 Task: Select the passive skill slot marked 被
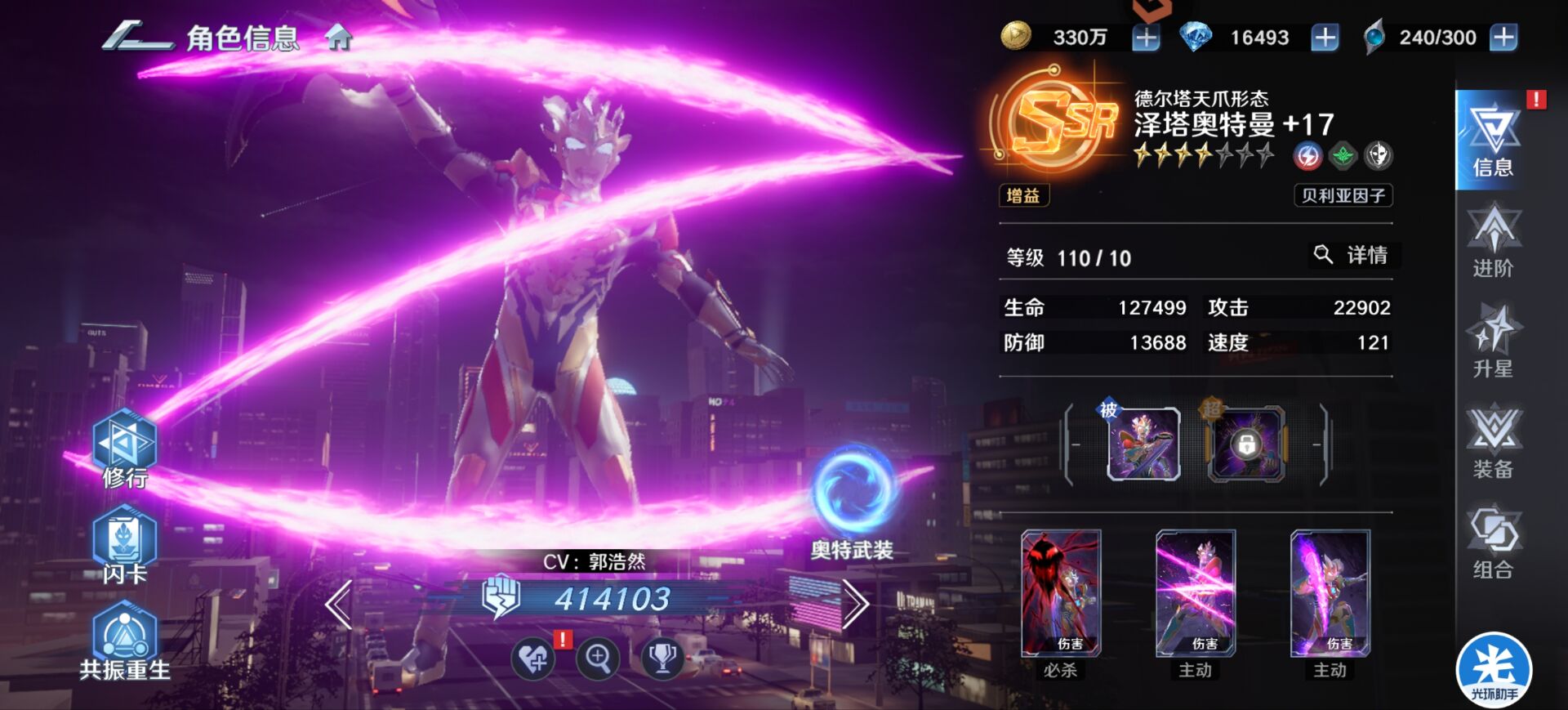tap(1143, 444)
